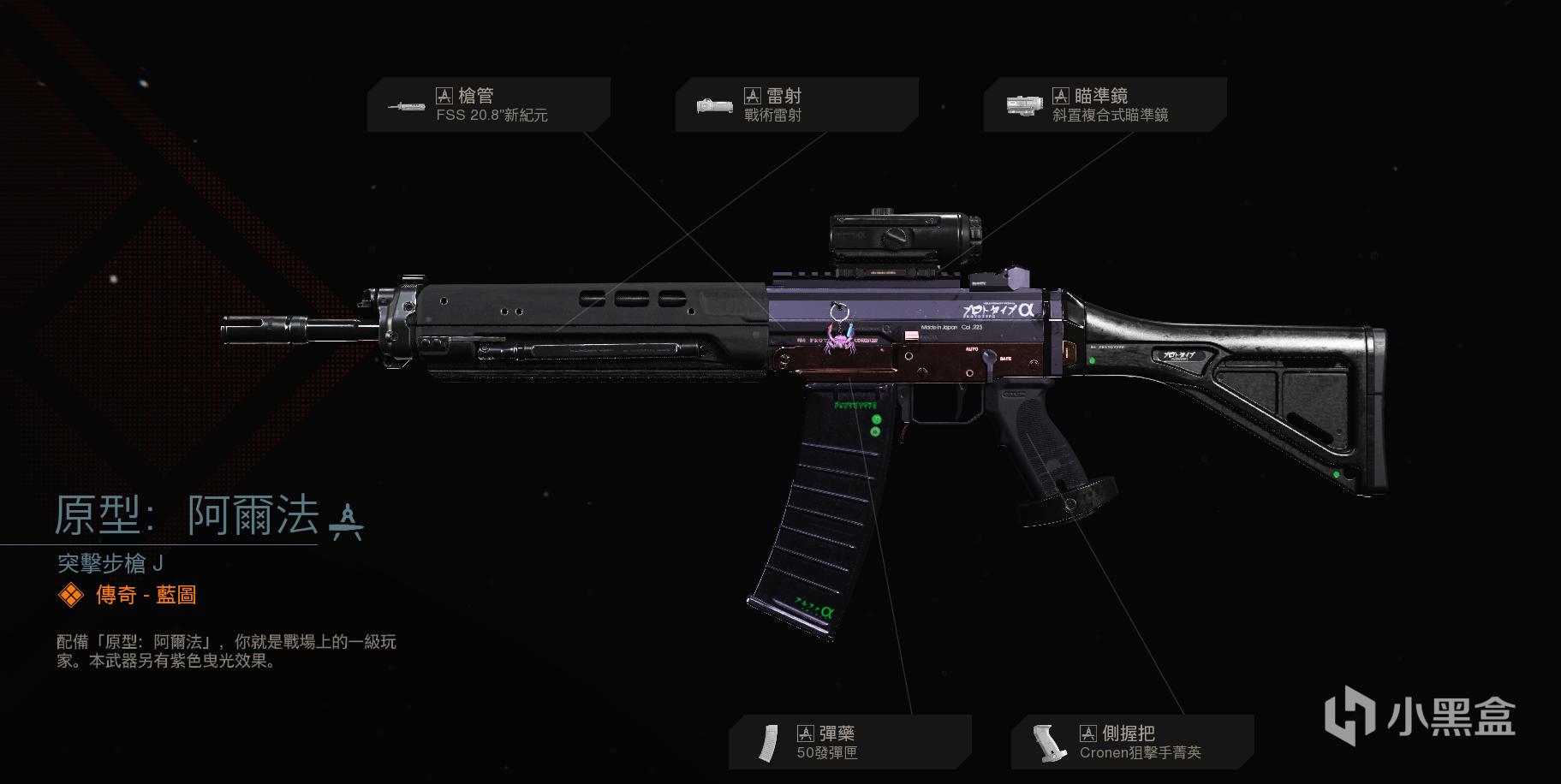Open the Tactical Laser attachment slot
The image size is (1561, 784).
pyautogui.click(x=796, y=105)
